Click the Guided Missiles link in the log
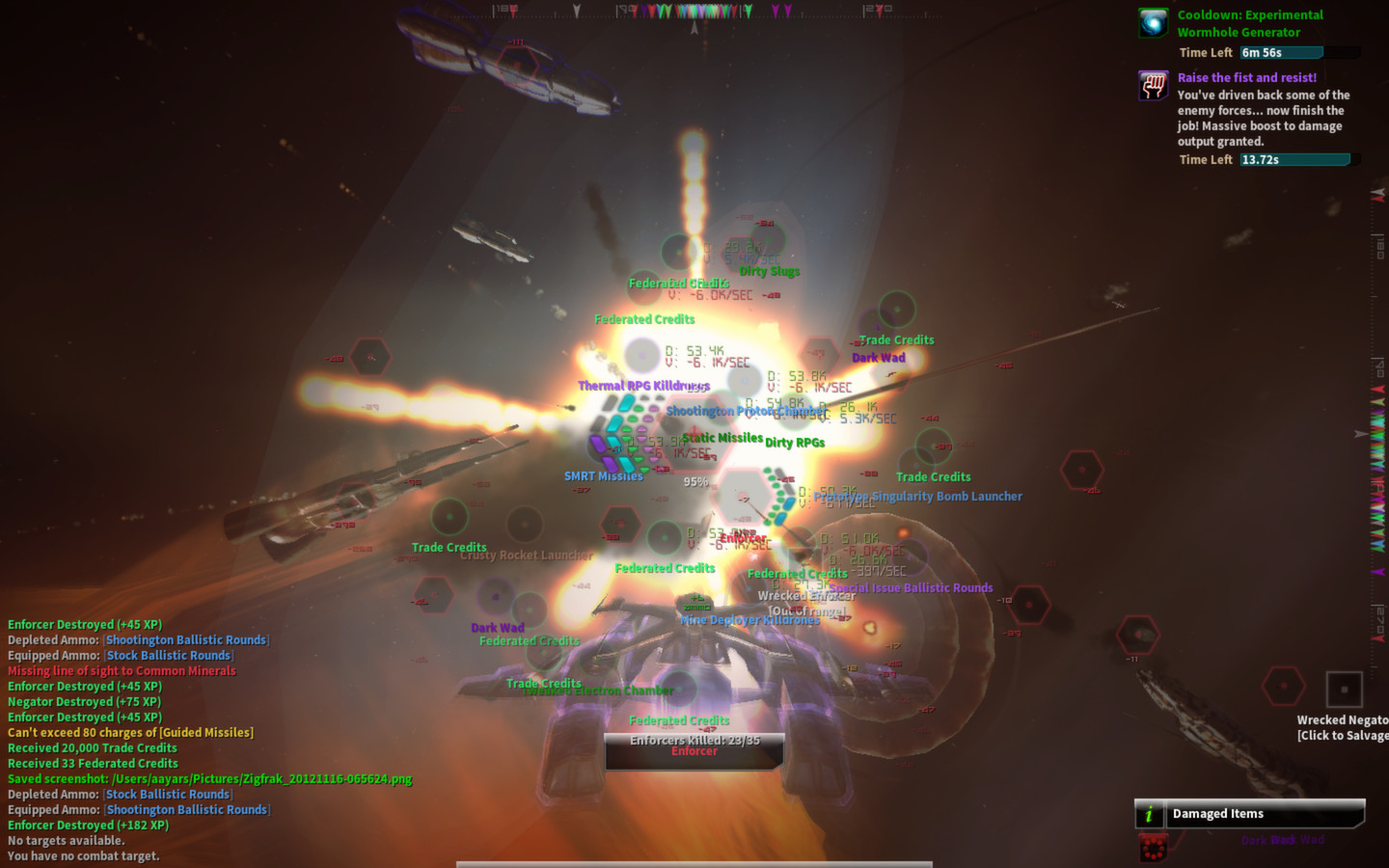The width and height of the screenshot is (1389, 868). click(x=204, y=732)
